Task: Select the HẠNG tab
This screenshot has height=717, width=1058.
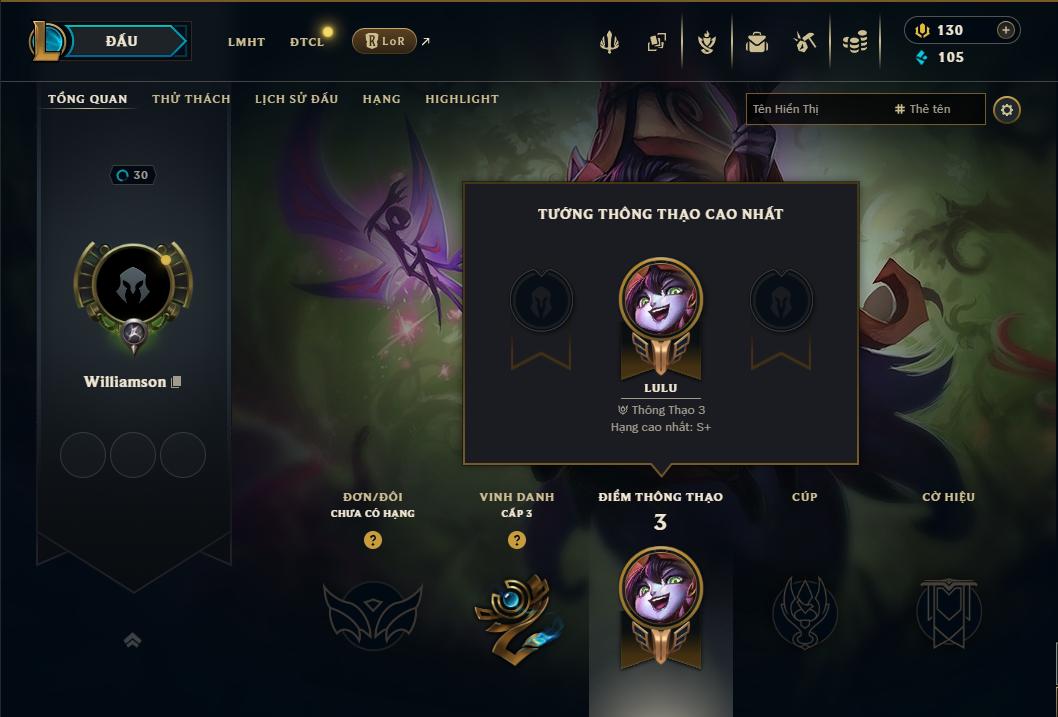Action: [x=381, y=99]
